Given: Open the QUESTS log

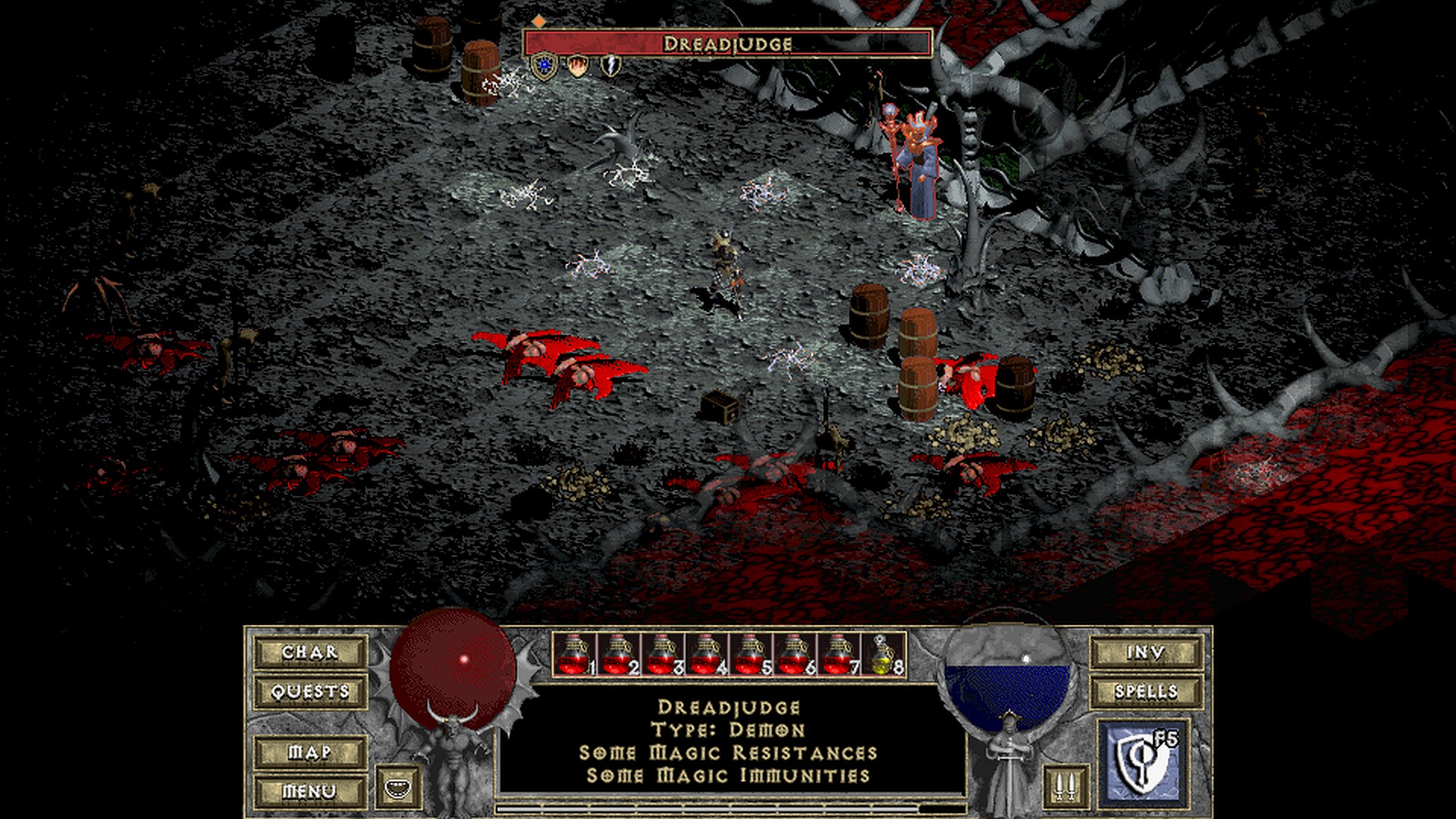Looking at the screenshot, I should point(310,692).
